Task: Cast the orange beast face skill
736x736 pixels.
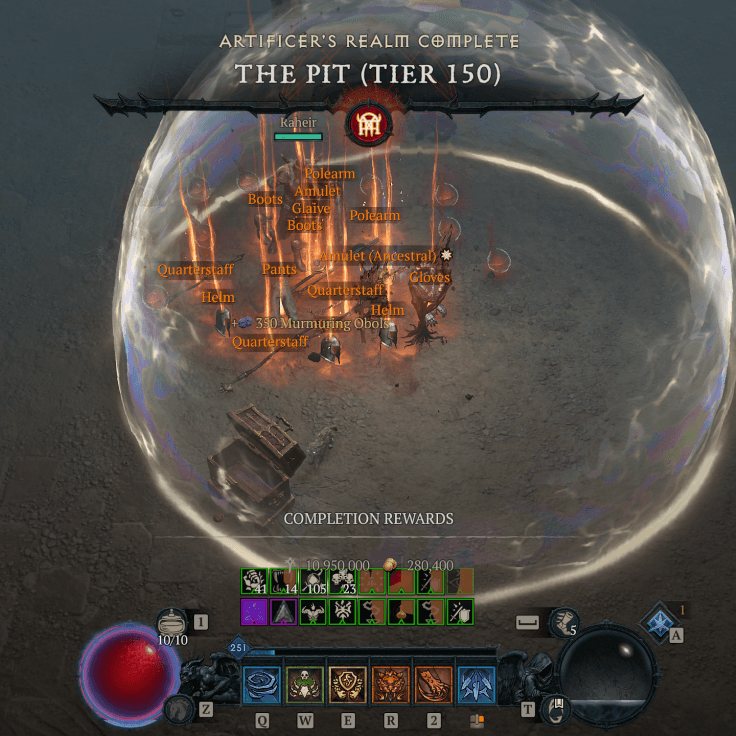Action: coord(391,685)
